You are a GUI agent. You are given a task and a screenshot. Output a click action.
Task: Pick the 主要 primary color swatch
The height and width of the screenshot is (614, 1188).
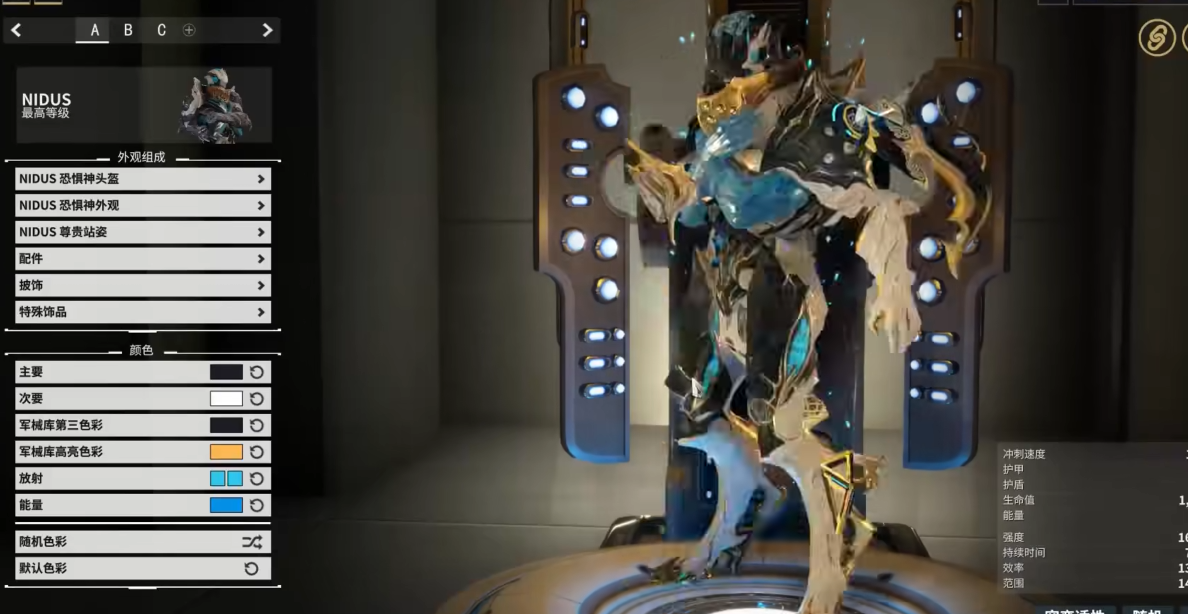pyautogui.click(x=226, y=372)
